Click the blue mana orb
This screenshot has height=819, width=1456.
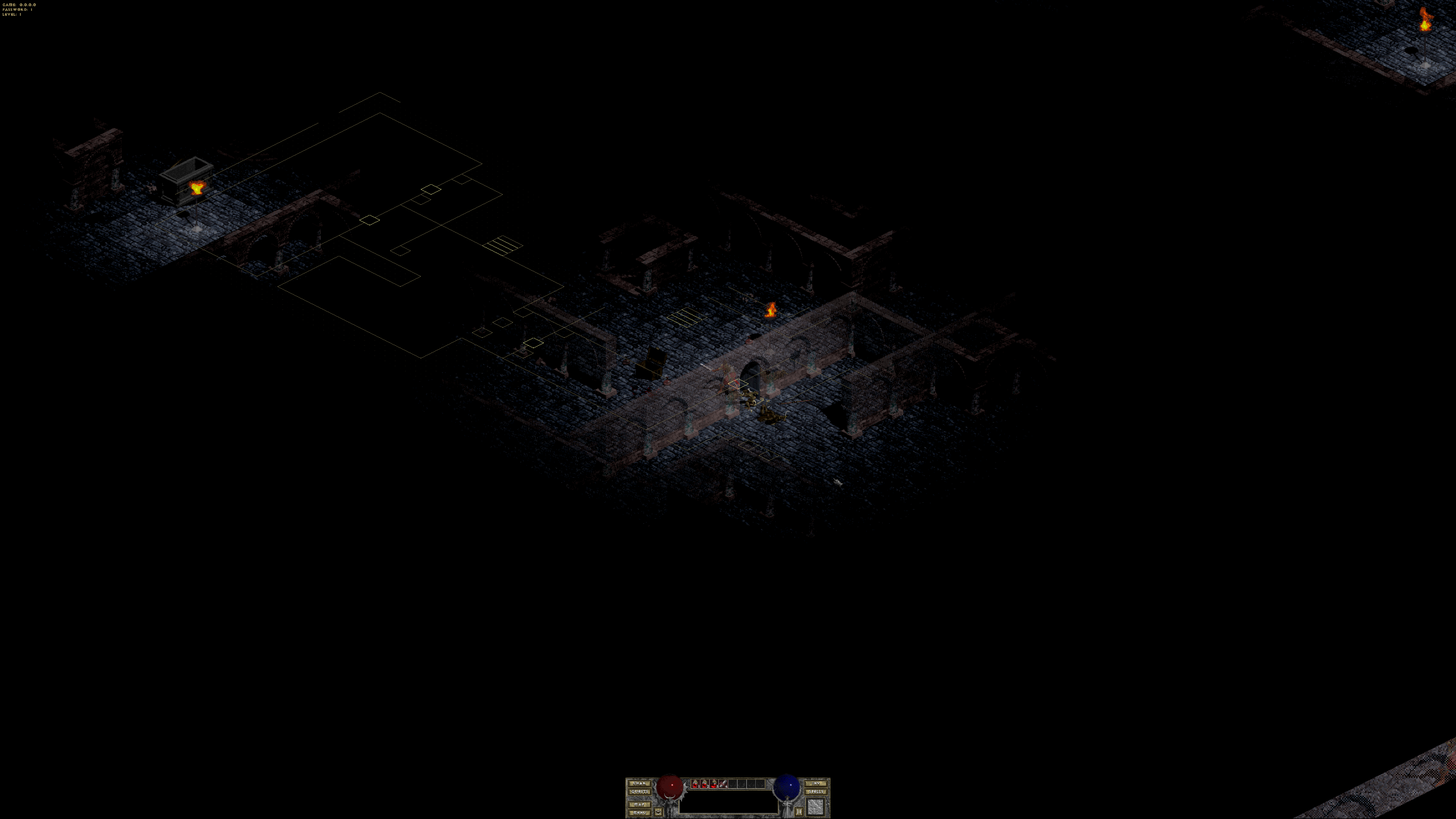click(x=787, y=787)
